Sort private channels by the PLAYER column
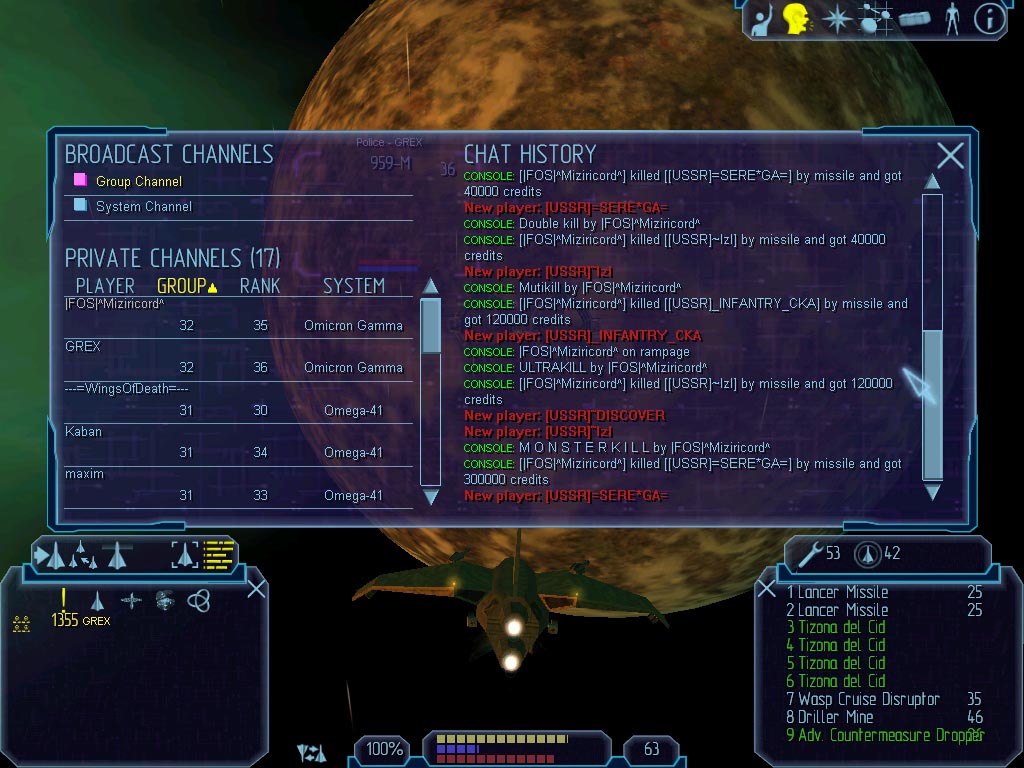 click(x=105, y=286)
